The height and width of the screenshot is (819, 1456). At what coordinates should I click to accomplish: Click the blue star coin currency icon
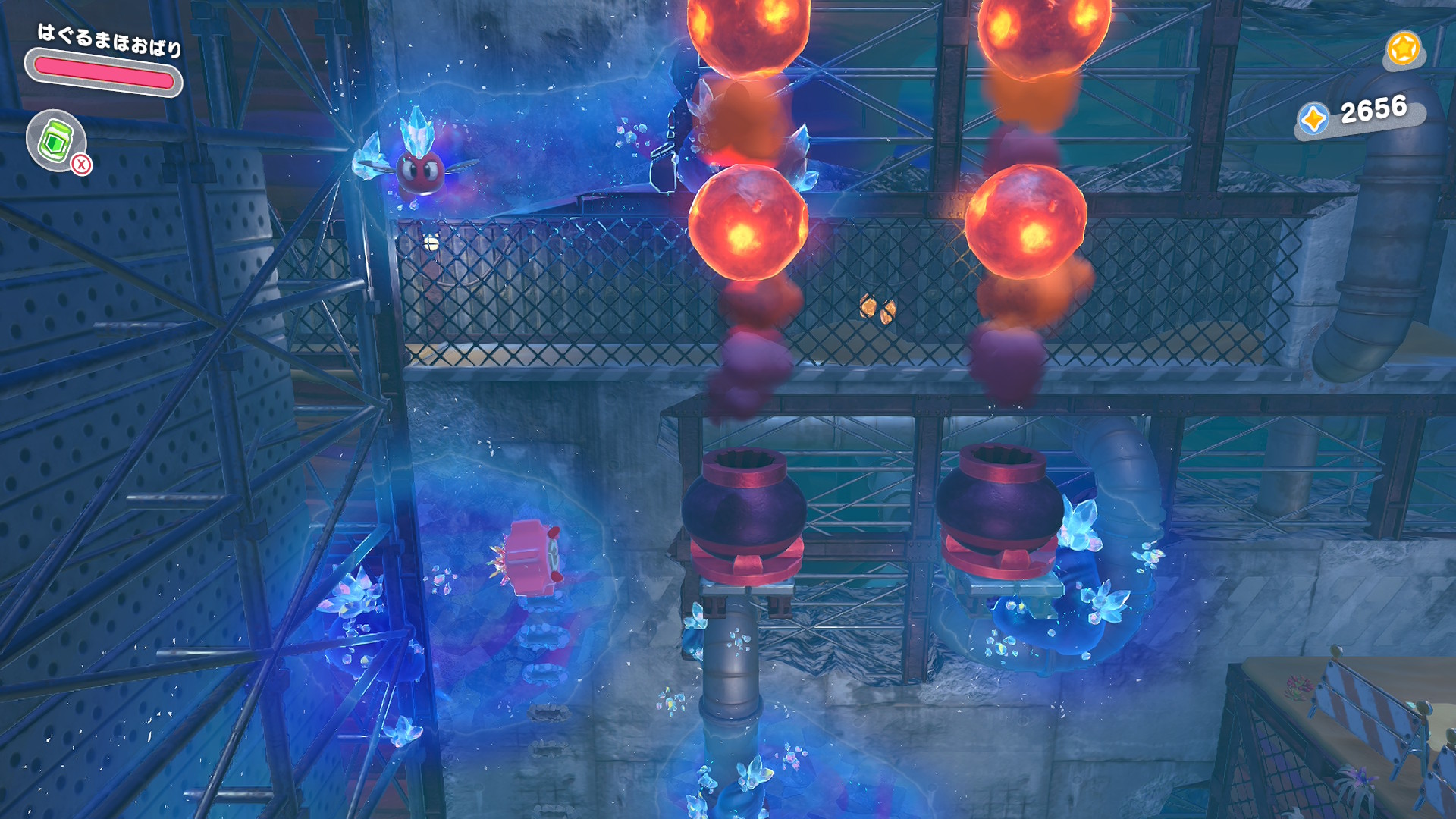tap(1313, 120)
